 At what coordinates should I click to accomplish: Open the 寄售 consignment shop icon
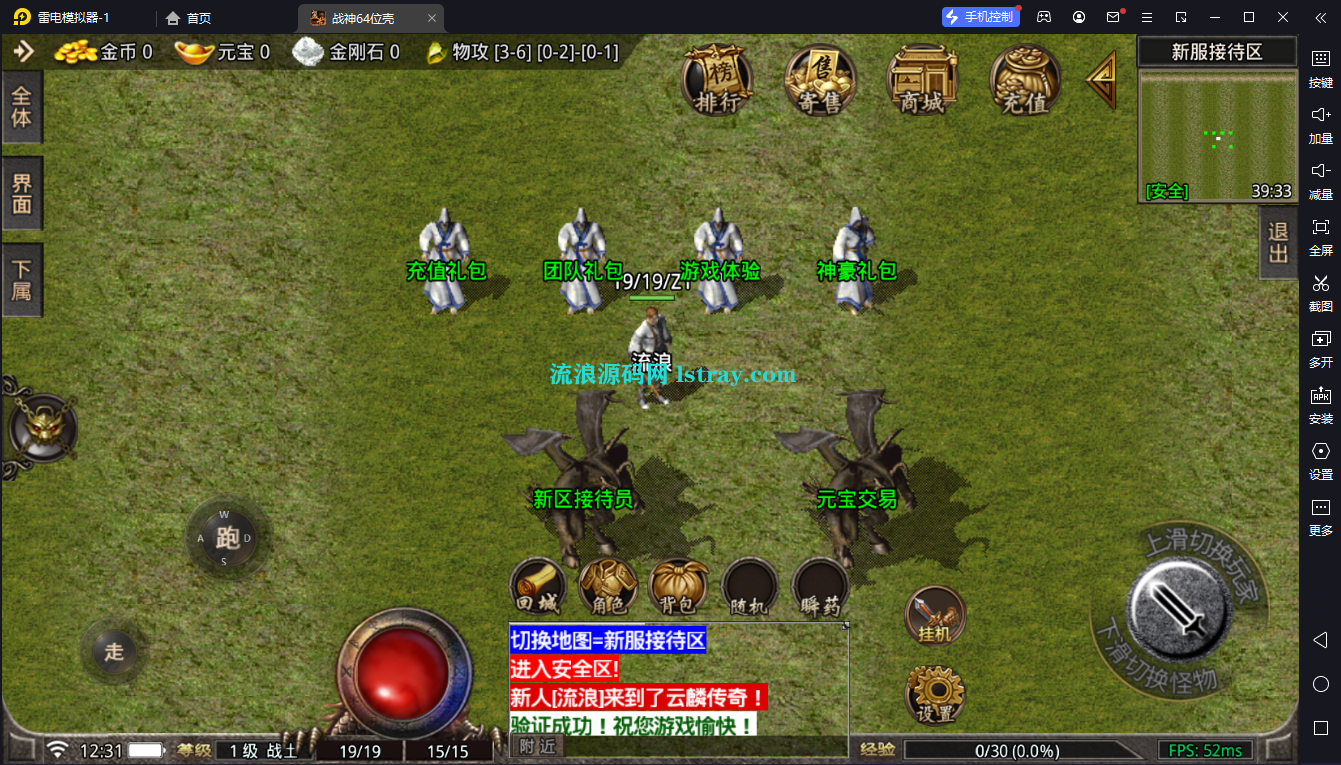tap(820, 82)
